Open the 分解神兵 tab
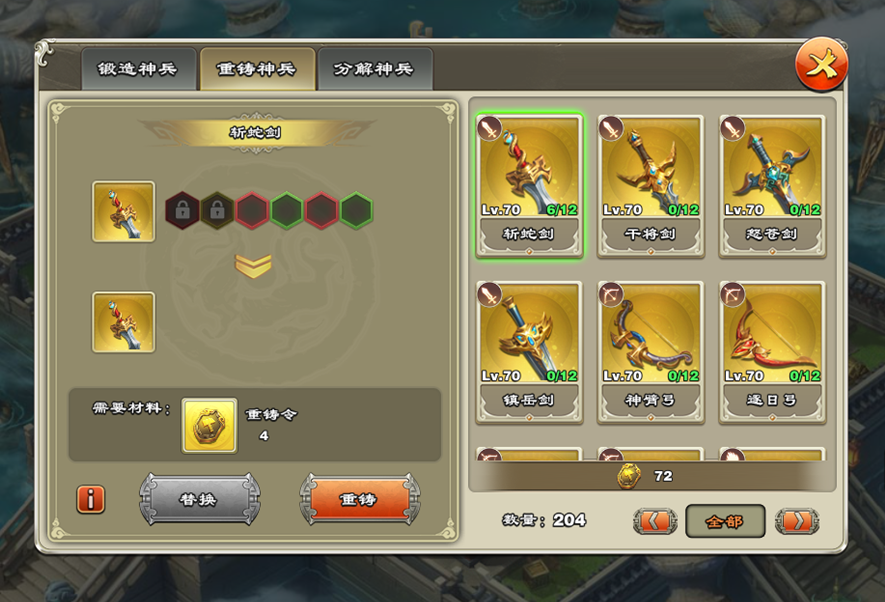Image resolution: width=885 pixels, height=602 pixels. coord(374,70)
